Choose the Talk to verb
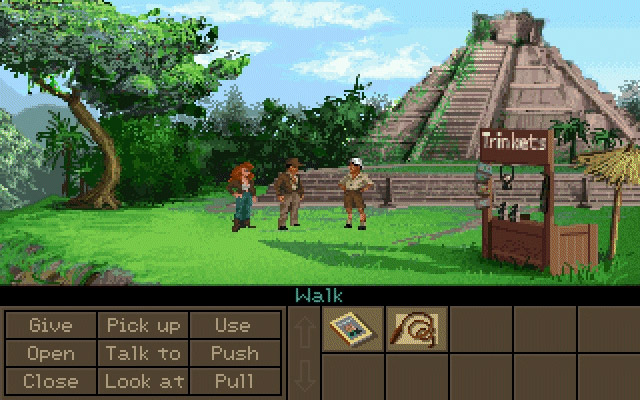Viewport: 640px width, 400px height. tap(143, 353)
